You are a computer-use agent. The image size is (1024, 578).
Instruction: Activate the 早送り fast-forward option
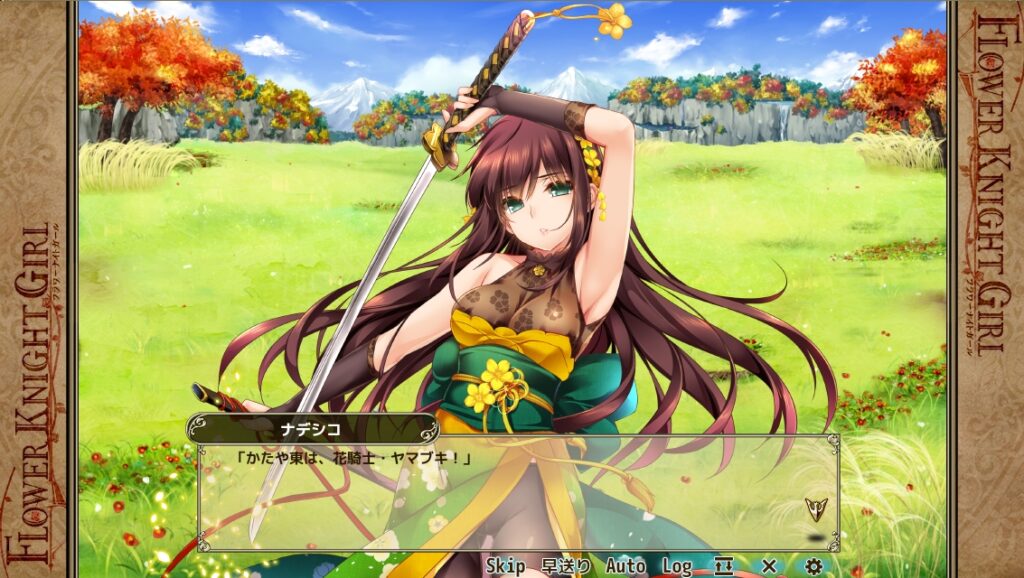tap(566, 566)
